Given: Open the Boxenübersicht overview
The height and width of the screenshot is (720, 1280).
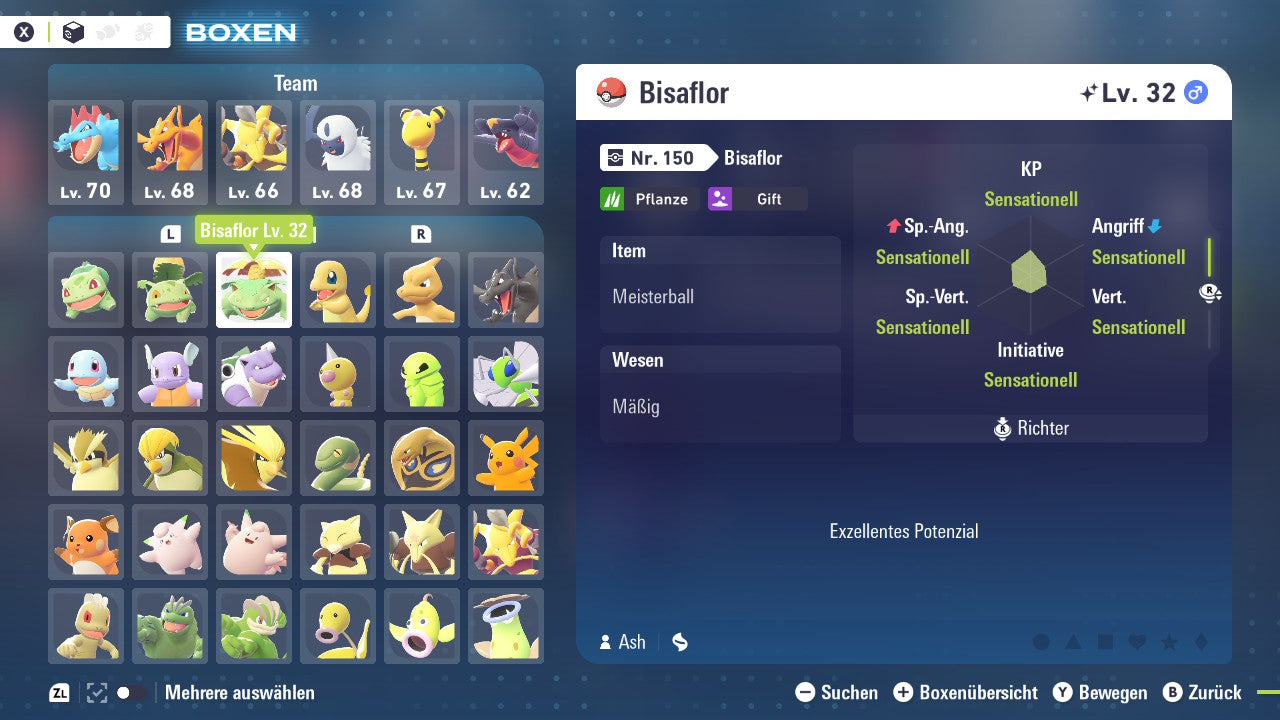Looking at the screenshot, I should point(966,692).
